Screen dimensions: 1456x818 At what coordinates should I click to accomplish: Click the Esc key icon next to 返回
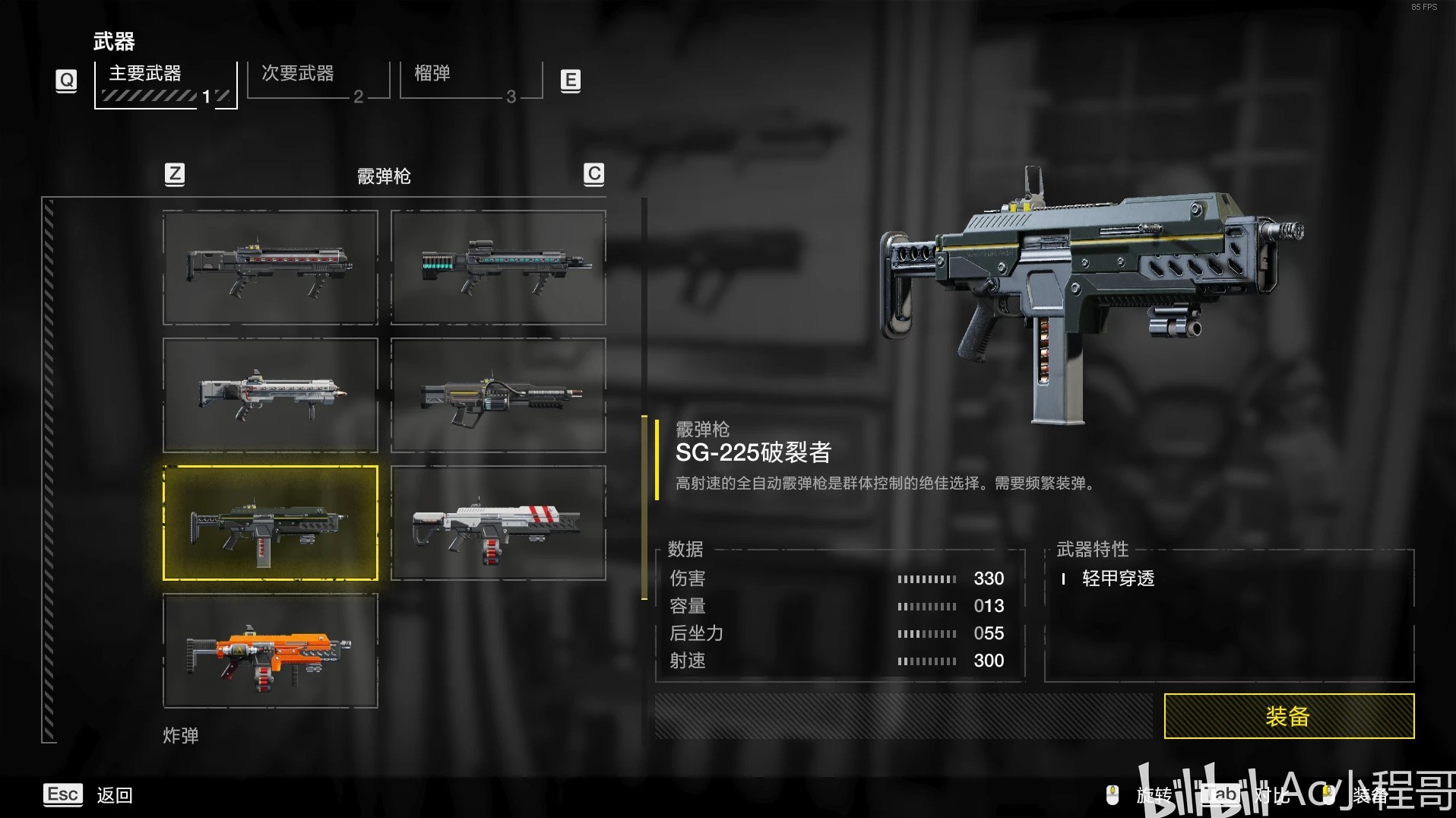(63, 795)
